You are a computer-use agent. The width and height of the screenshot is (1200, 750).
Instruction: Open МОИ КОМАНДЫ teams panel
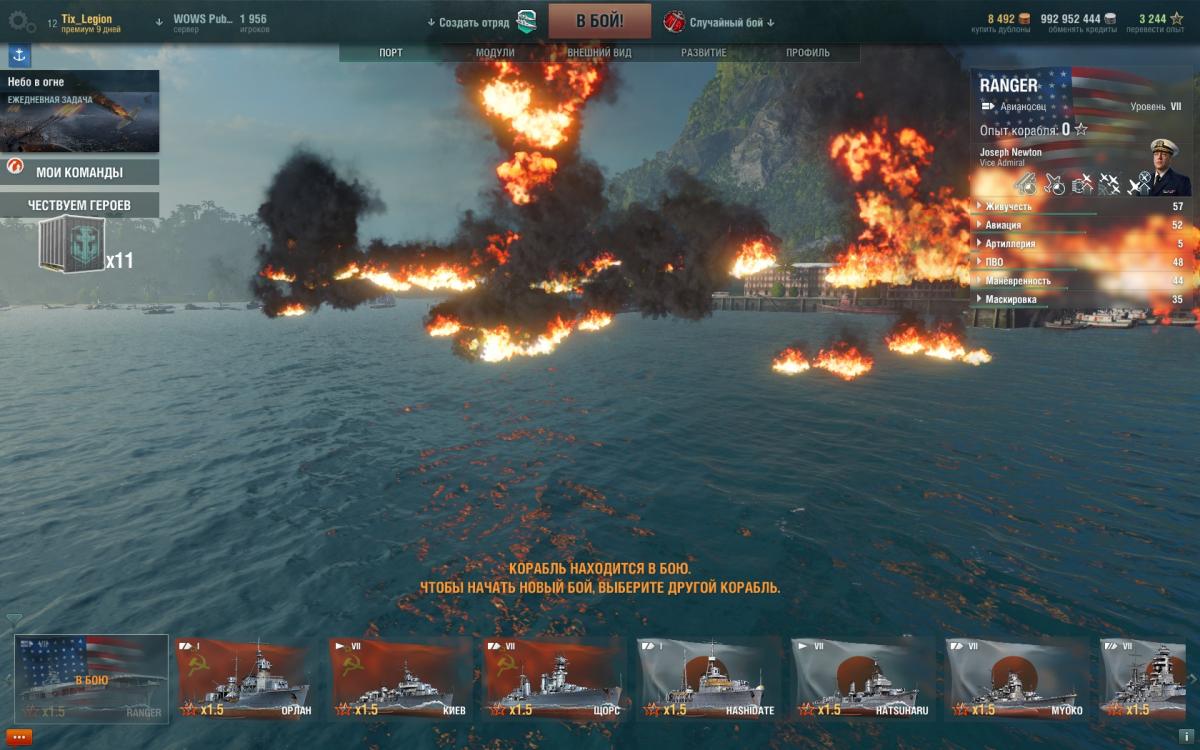pyautogui.click(x=80, y=172)
